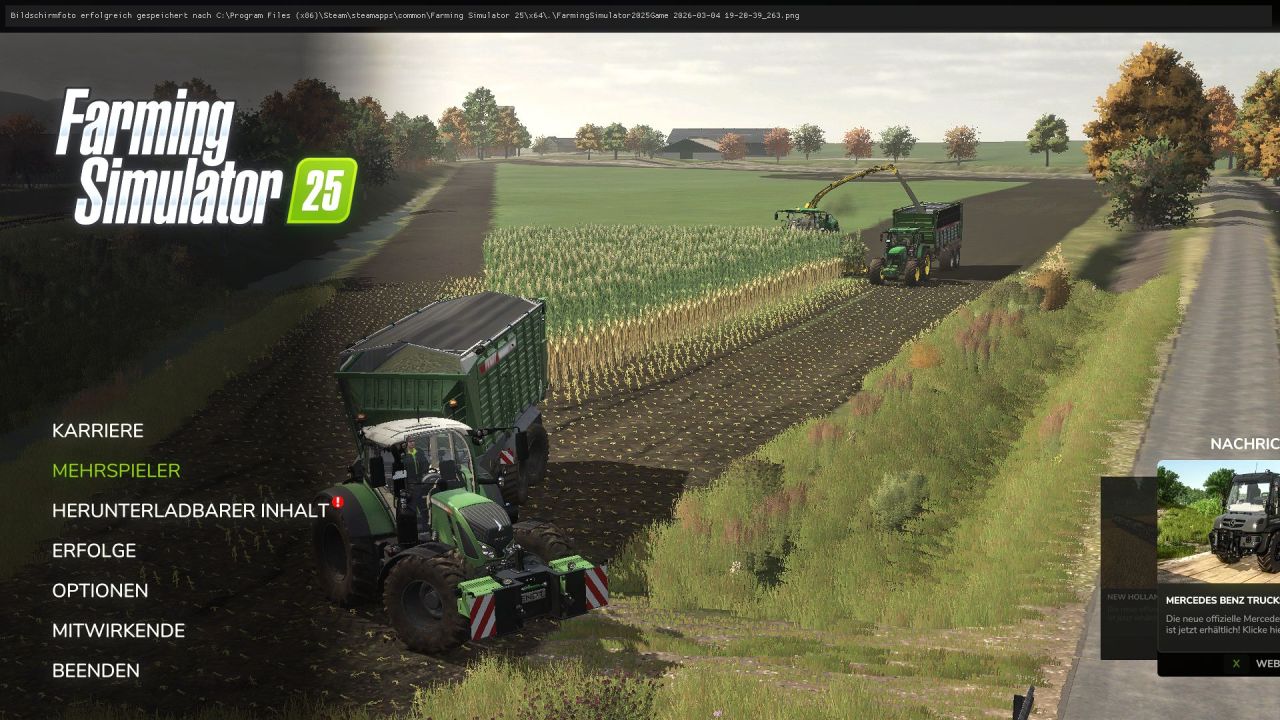View the ERFOLGE achievements screen
The height and width of the screenshot is (720, 1280).
(x=94, y=550)
